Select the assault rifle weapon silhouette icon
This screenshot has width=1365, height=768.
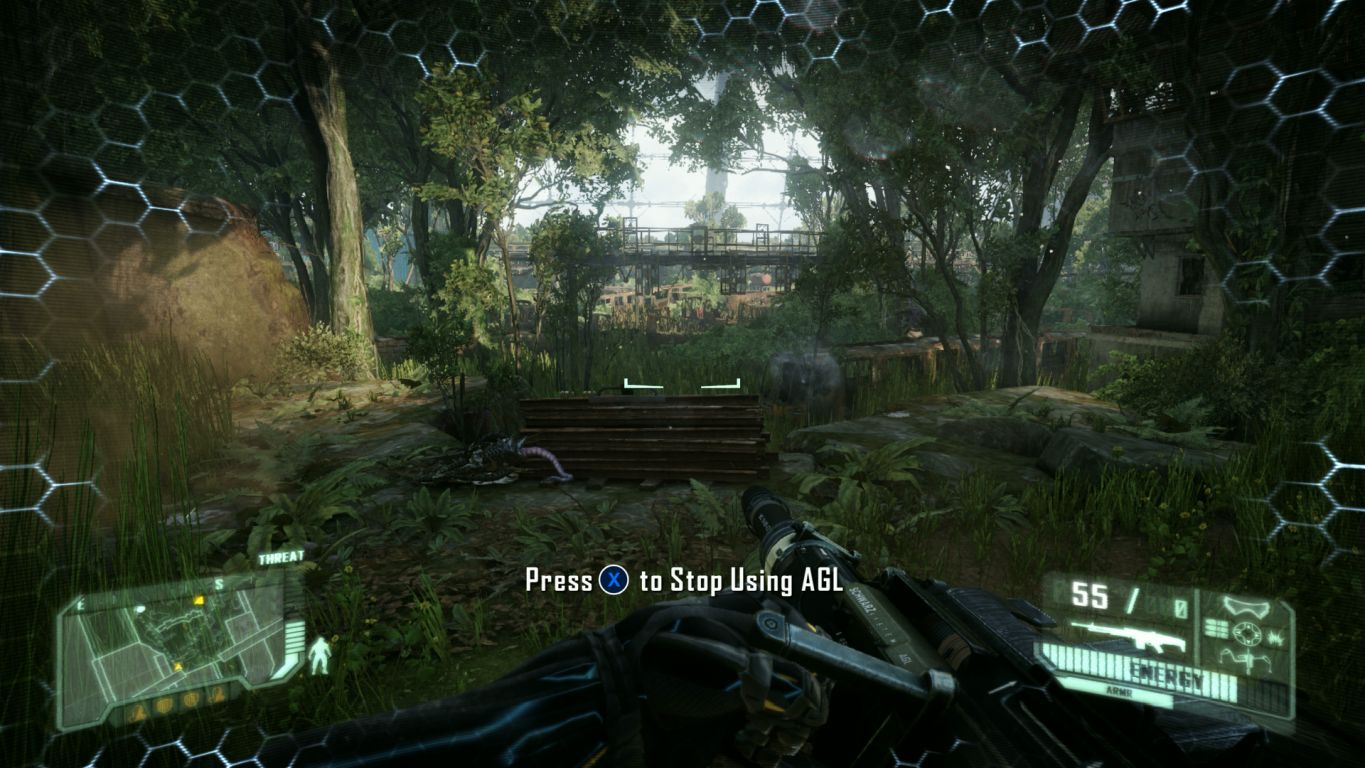pyautogui.click(x=1129, y=636)
